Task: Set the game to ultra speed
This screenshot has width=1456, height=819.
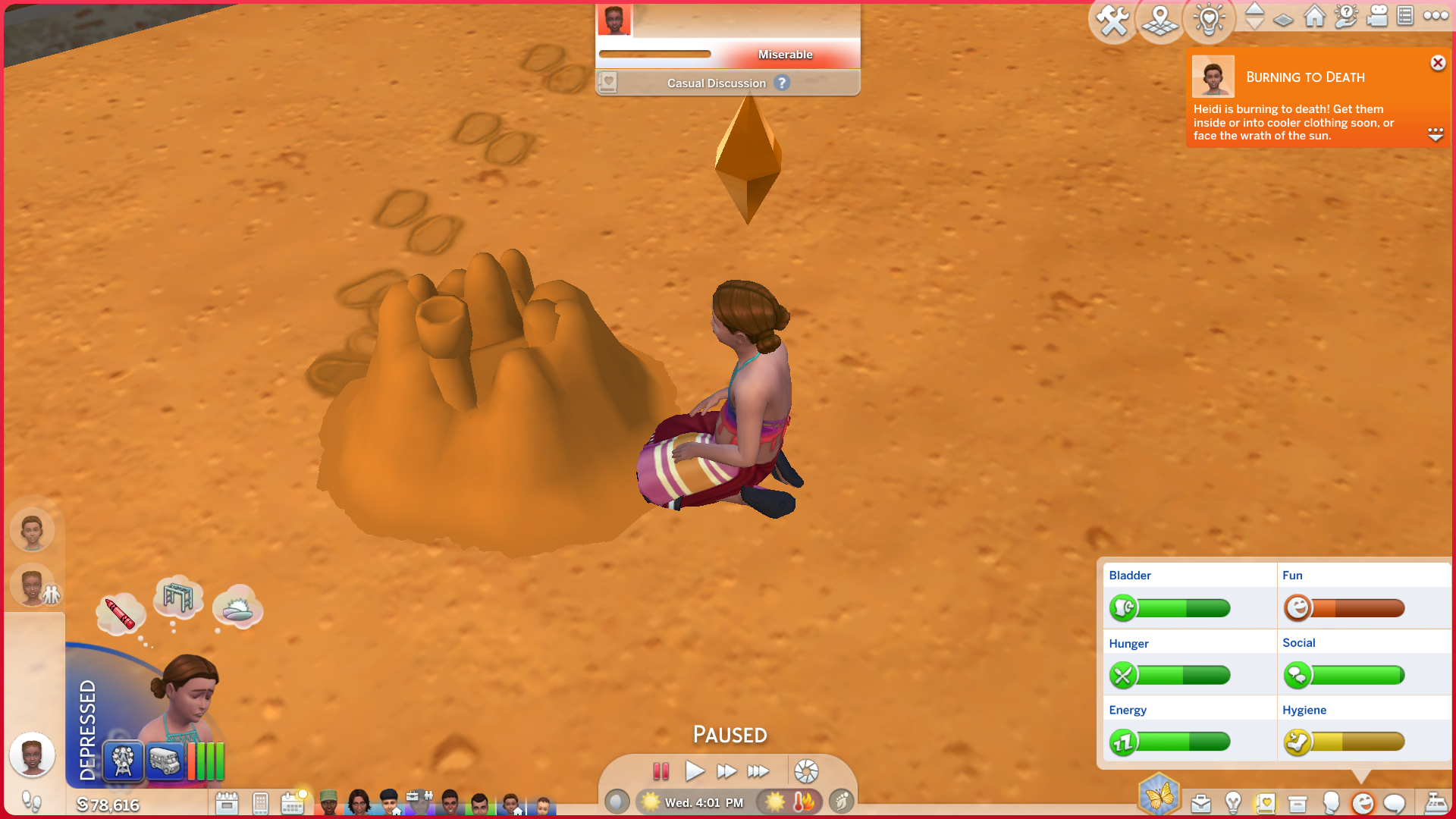Action: (758, 772)
